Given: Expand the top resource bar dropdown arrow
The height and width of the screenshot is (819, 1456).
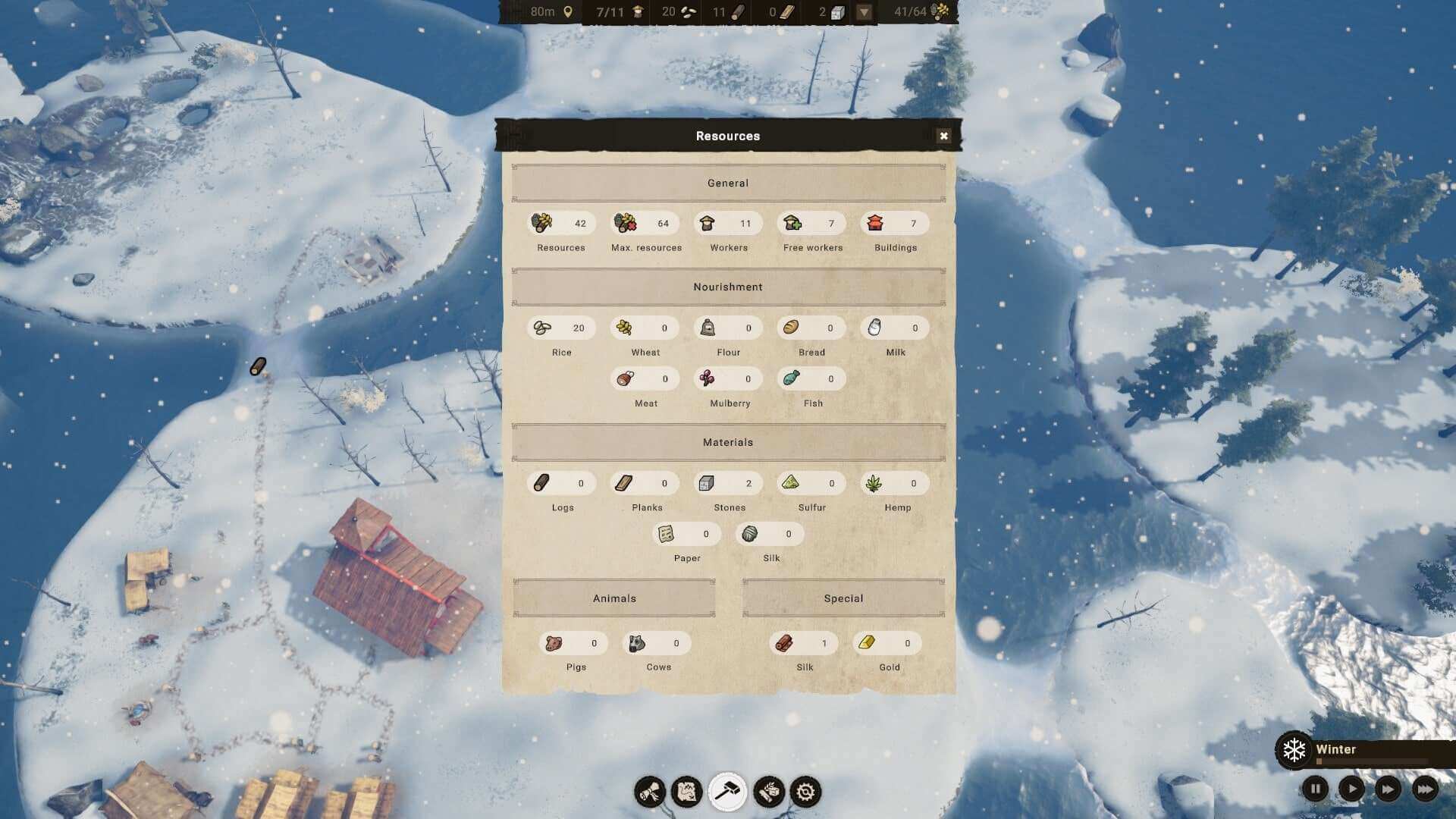Looking at the screenshot, I should (864, 12).
